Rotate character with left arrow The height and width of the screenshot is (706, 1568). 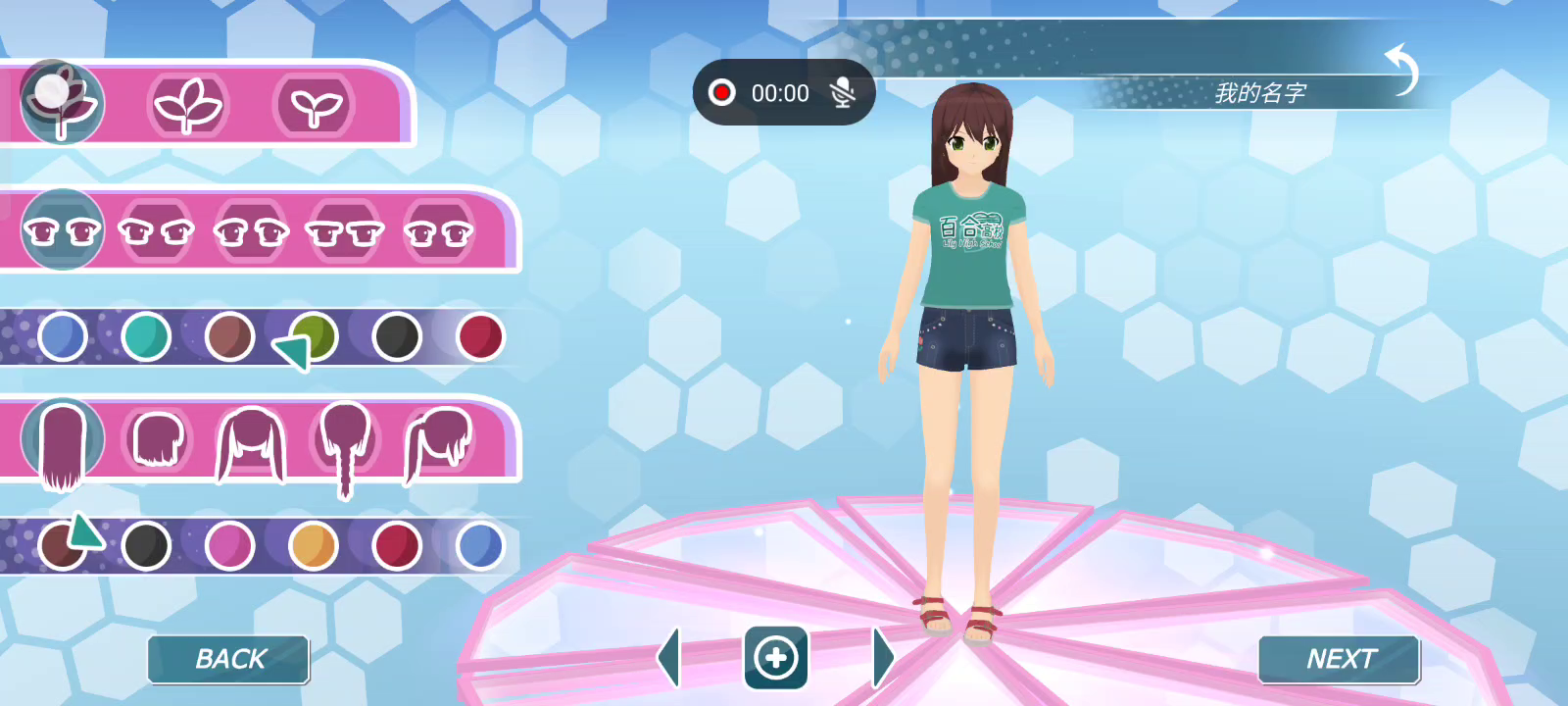669,657
